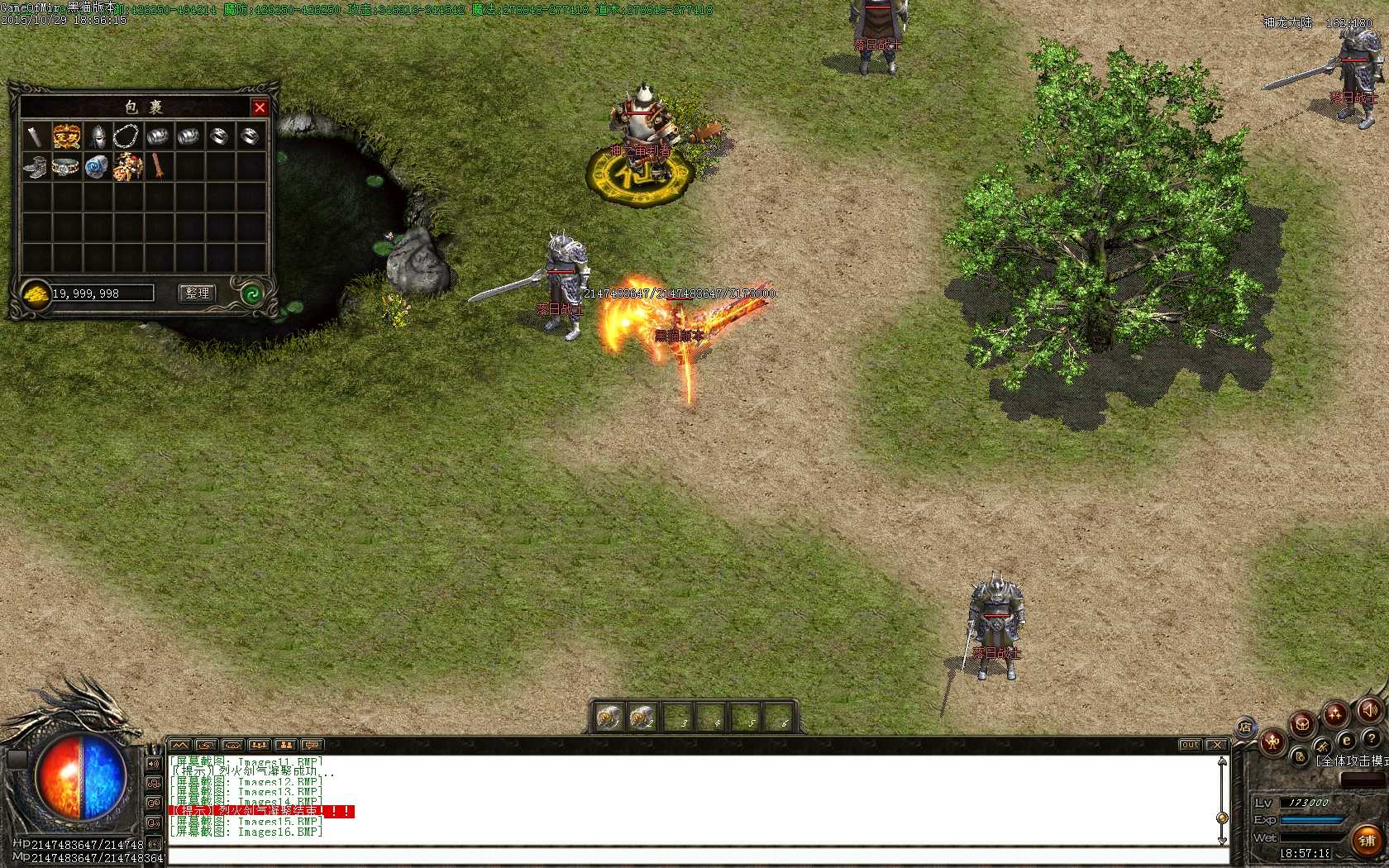1389x868 pixels.
Task: Open the character figure icon in the bottom-right cluster
Action: [x=1272, y=741]
